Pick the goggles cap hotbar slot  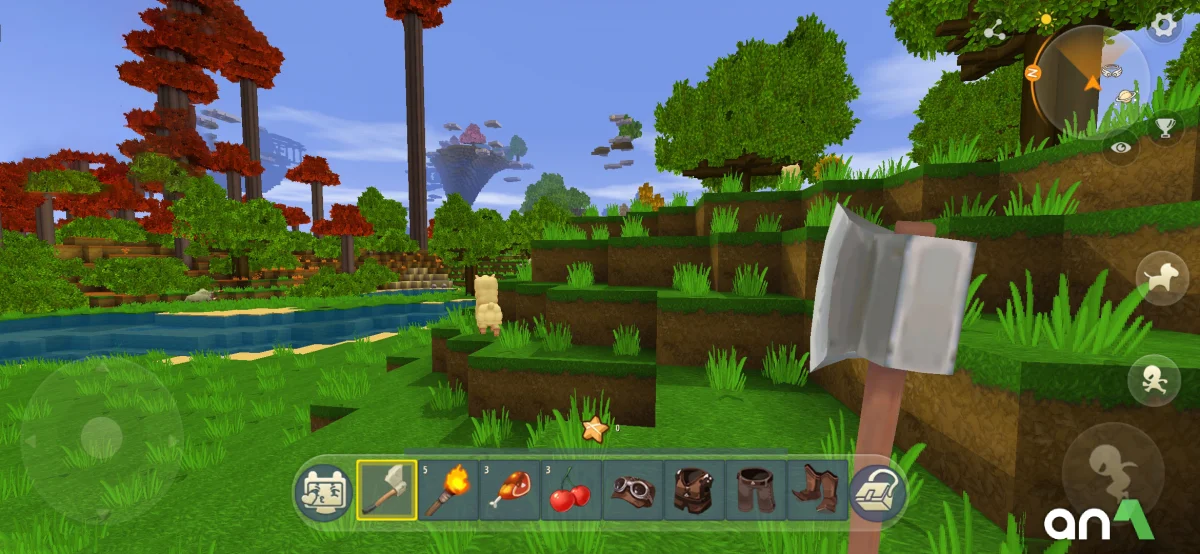click(633, 490)
